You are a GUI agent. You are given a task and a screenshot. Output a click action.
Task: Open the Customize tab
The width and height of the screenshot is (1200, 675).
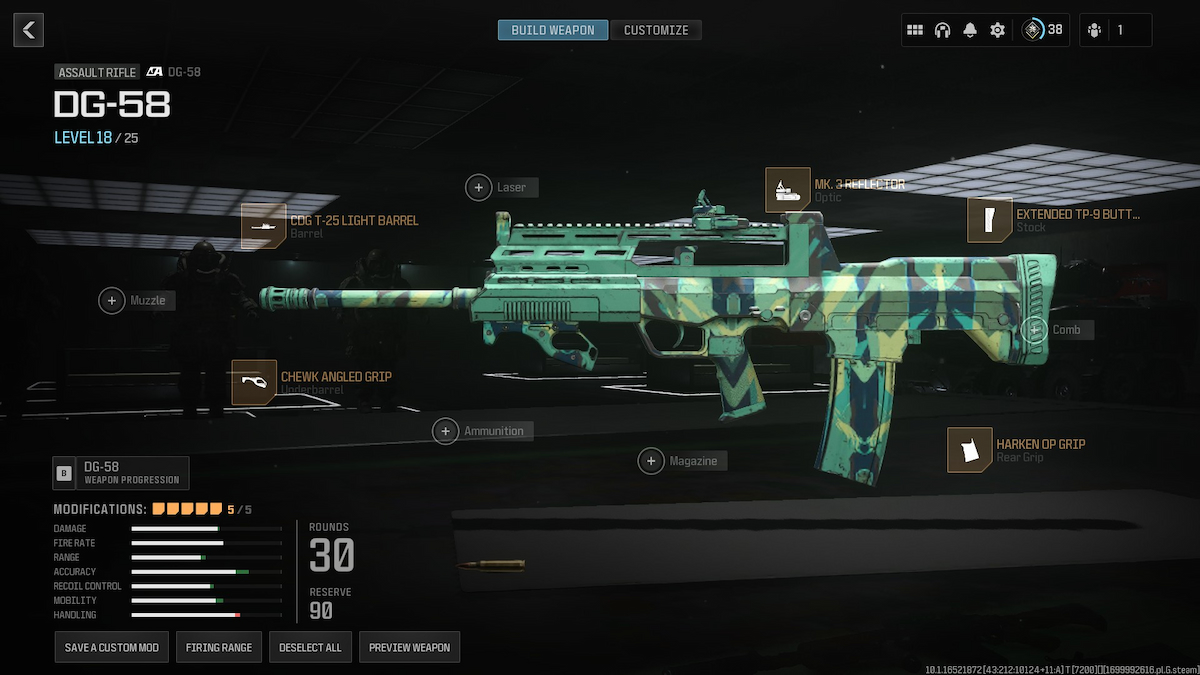click(656, 30)
